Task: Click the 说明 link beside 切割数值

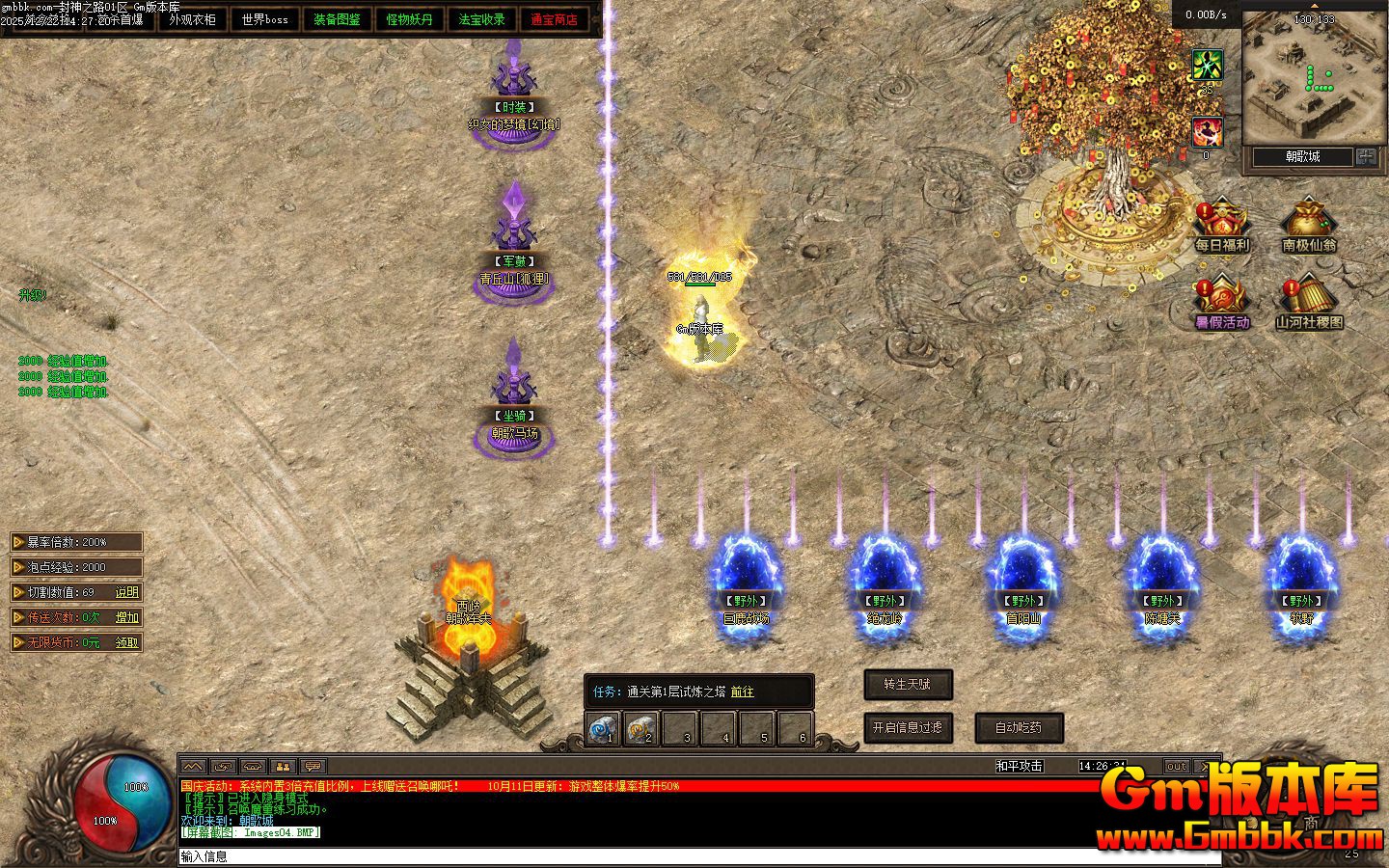Action: (x=127, y=592)
